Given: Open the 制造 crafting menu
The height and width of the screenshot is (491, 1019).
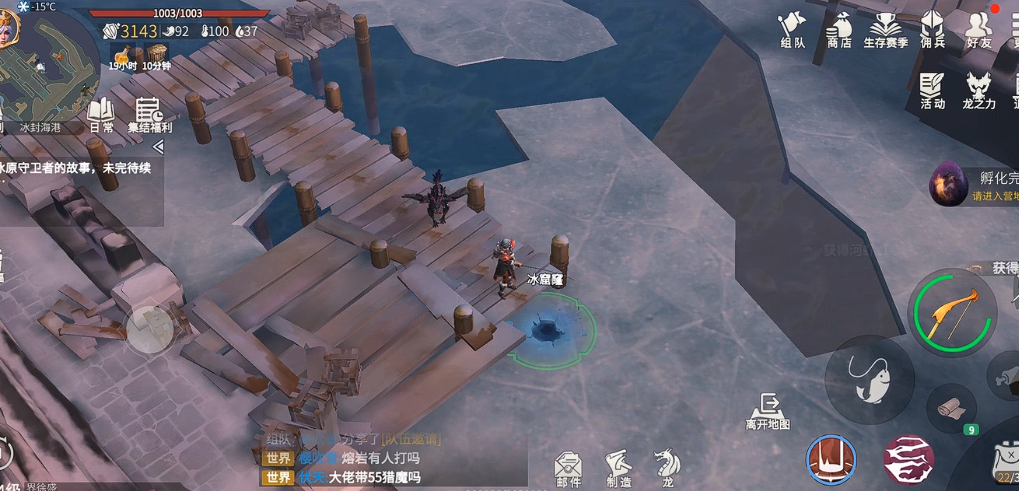Looking at the screenshot, I should pos(618,468).
